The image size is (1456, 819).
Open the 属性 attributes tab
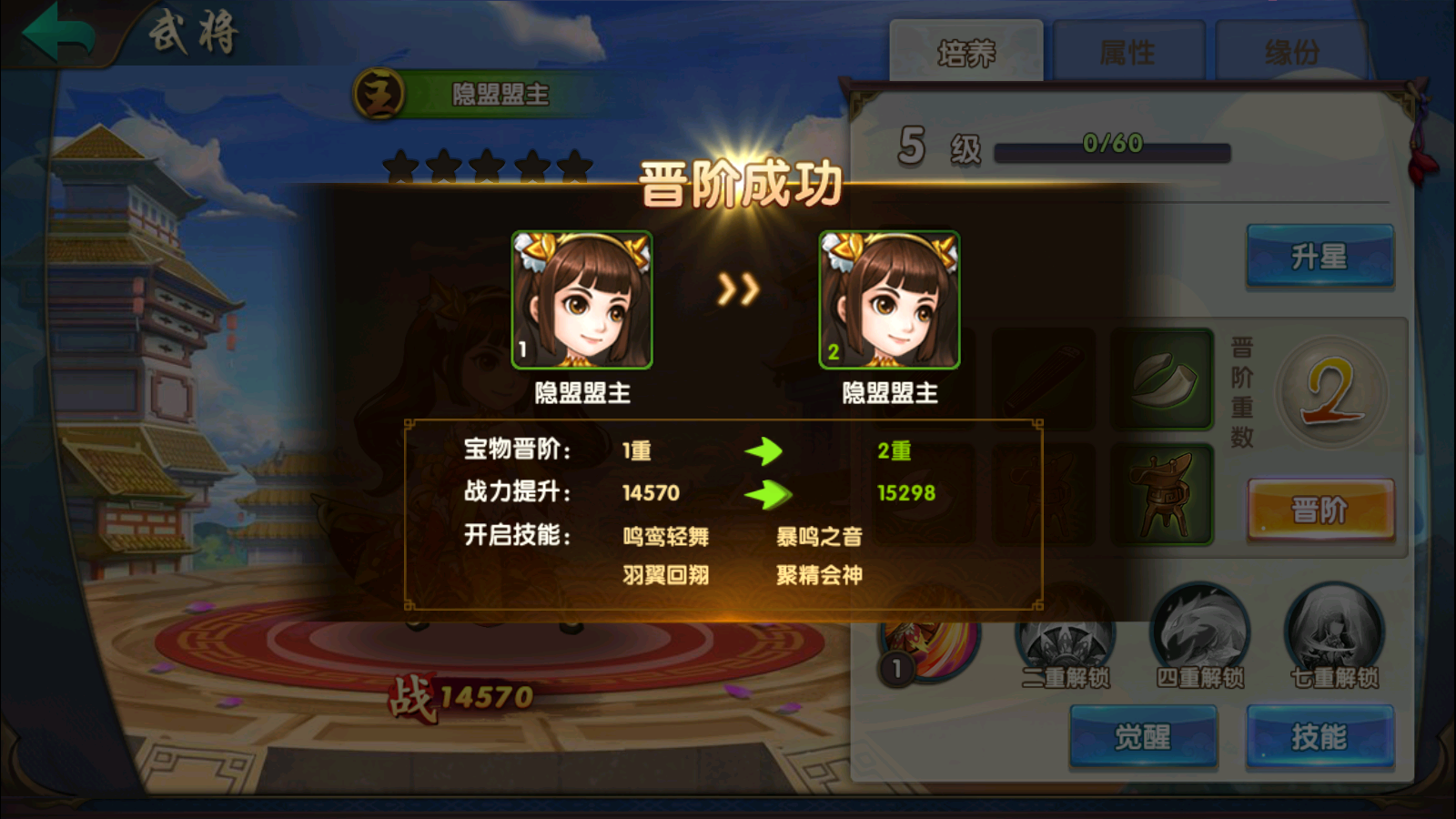1127,52
